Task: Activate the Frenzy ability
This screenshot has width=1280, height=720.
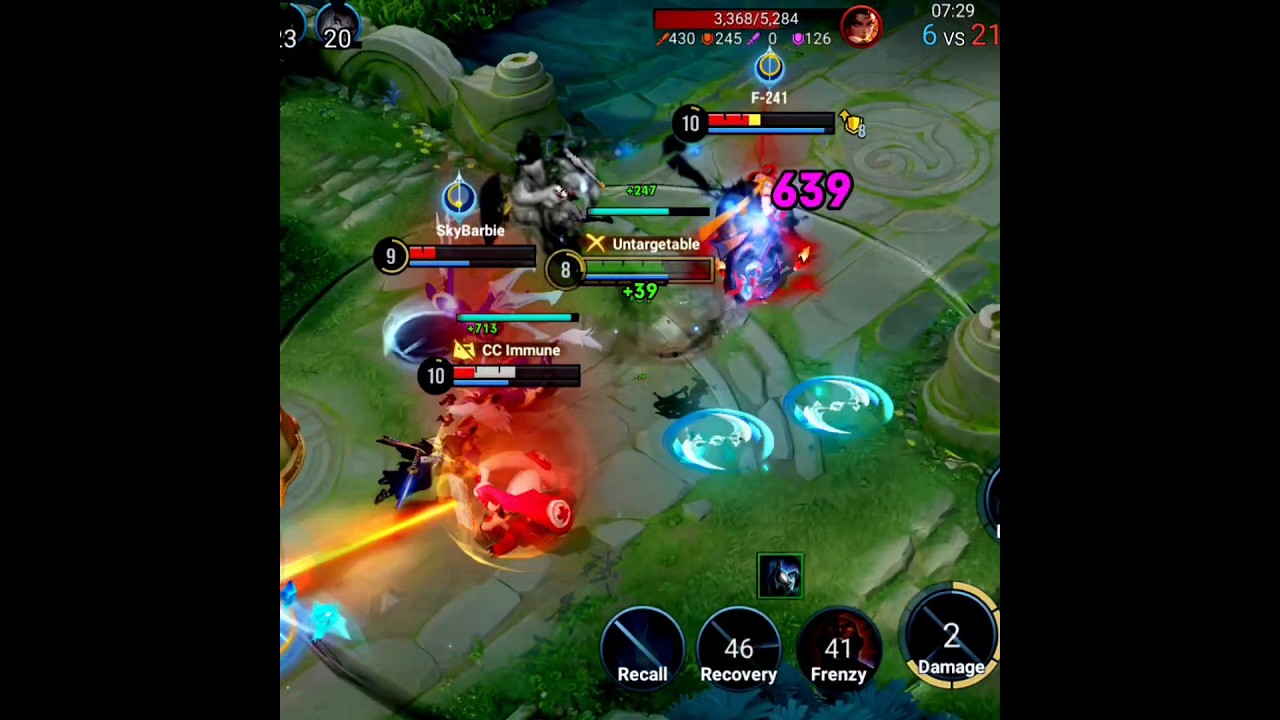Action: tap(838, 648)
